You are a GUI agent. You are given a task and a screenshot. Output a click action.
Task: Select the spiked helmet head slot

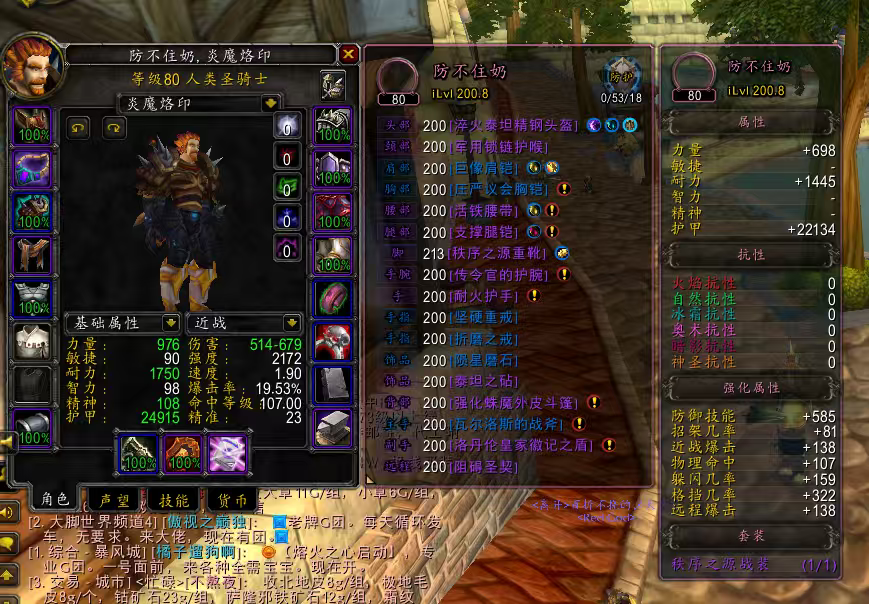[30, 125]
